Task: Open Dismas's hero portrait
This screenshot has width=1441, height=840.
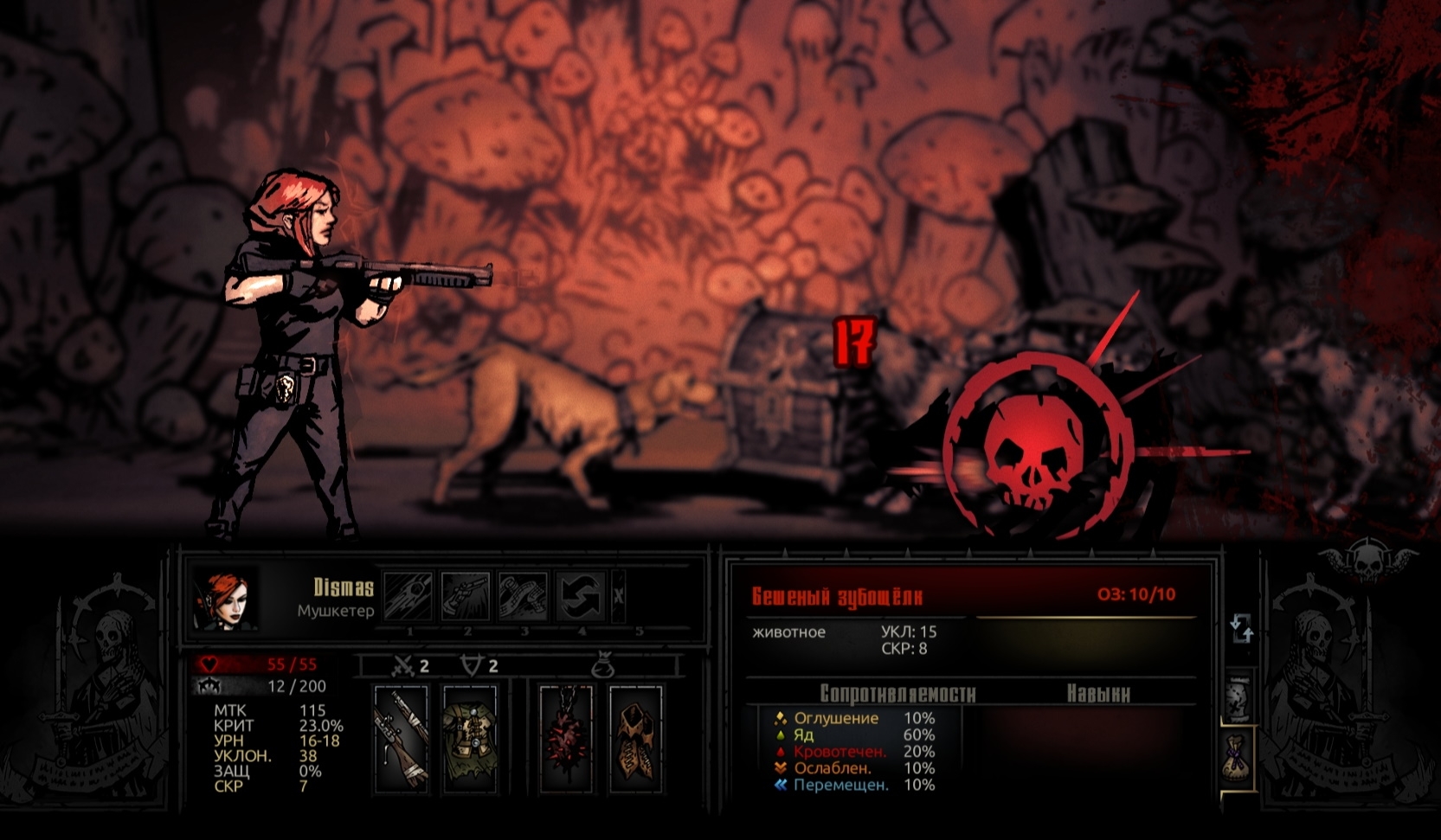Action: click(x=225, y=599)
